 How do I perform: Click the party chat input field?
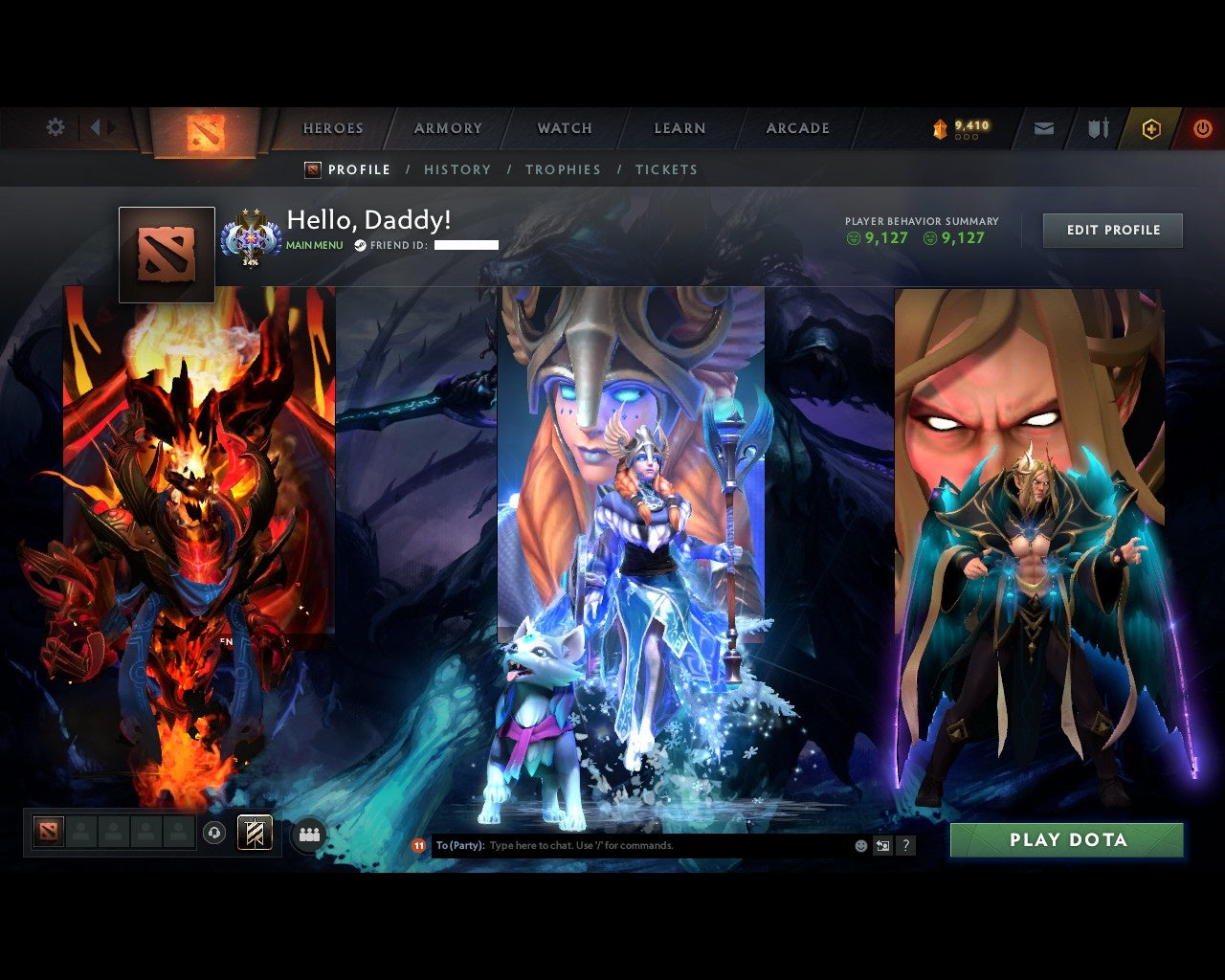pos(622,845)
